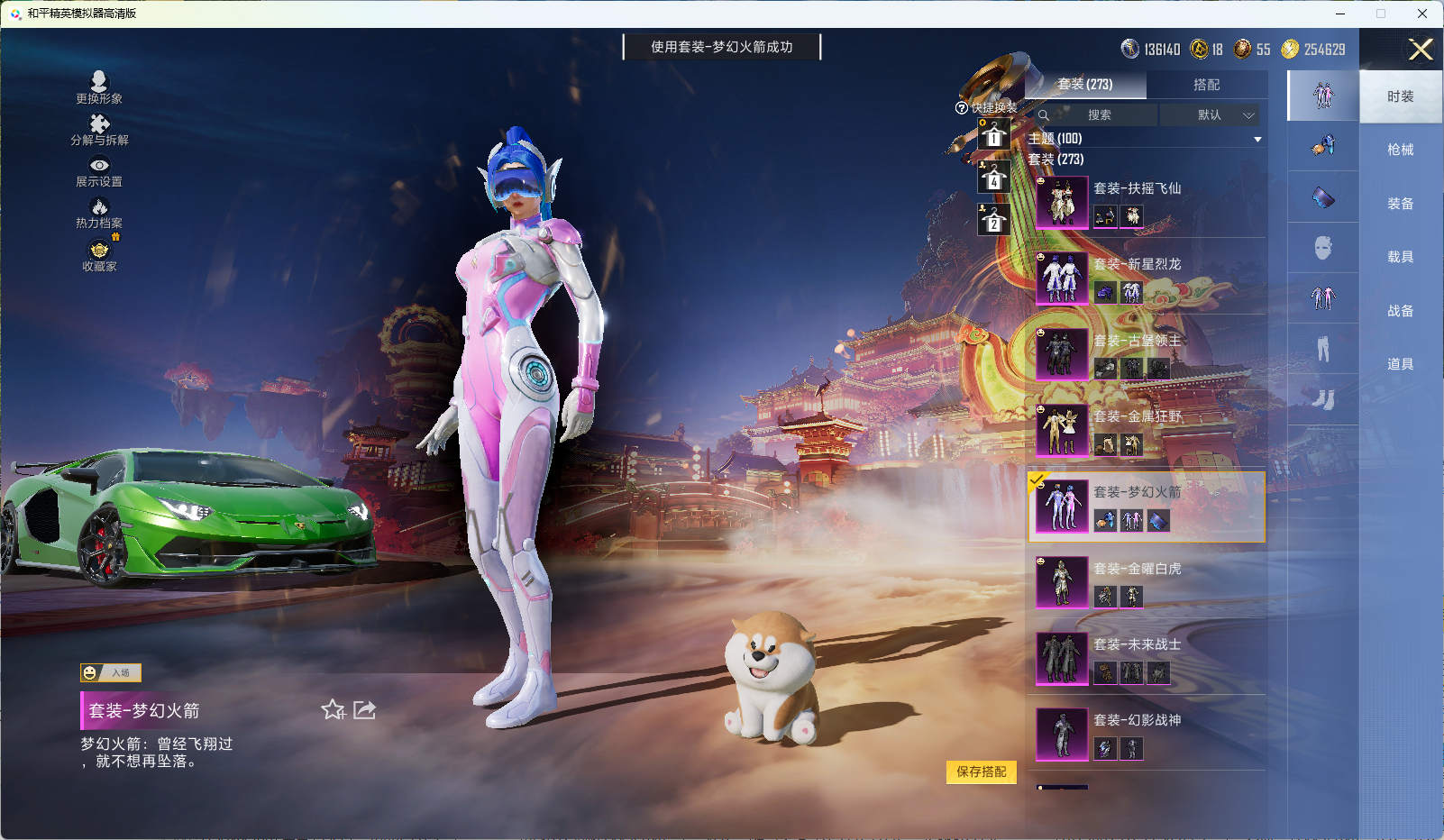Open 热力档案 profile
1444x840 pixels.
point(99,214)
